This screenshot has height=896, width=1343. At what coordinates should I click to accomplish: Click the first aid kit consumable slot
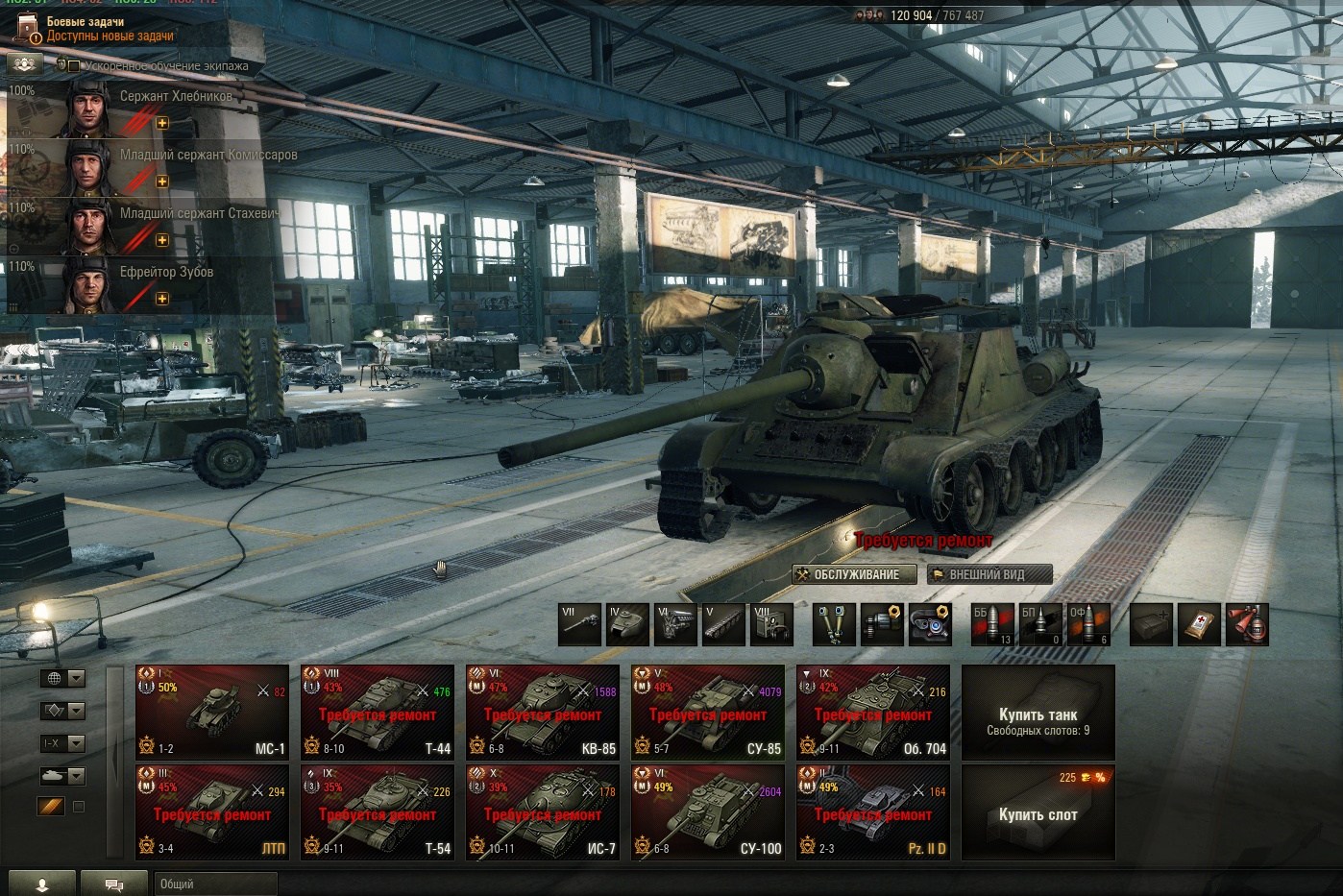1199,624
